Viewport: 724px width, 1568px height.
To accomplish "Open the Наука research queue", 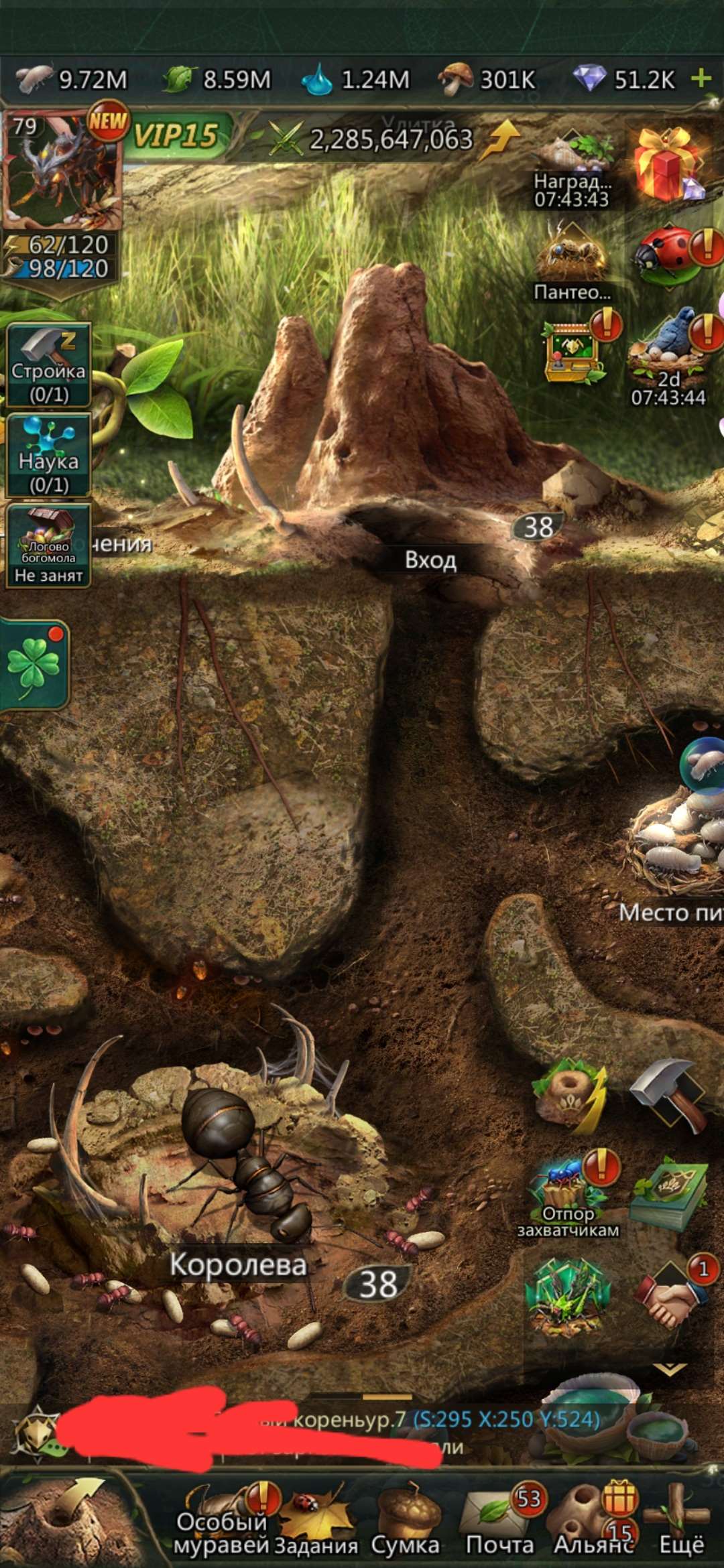I will point(48,456).
